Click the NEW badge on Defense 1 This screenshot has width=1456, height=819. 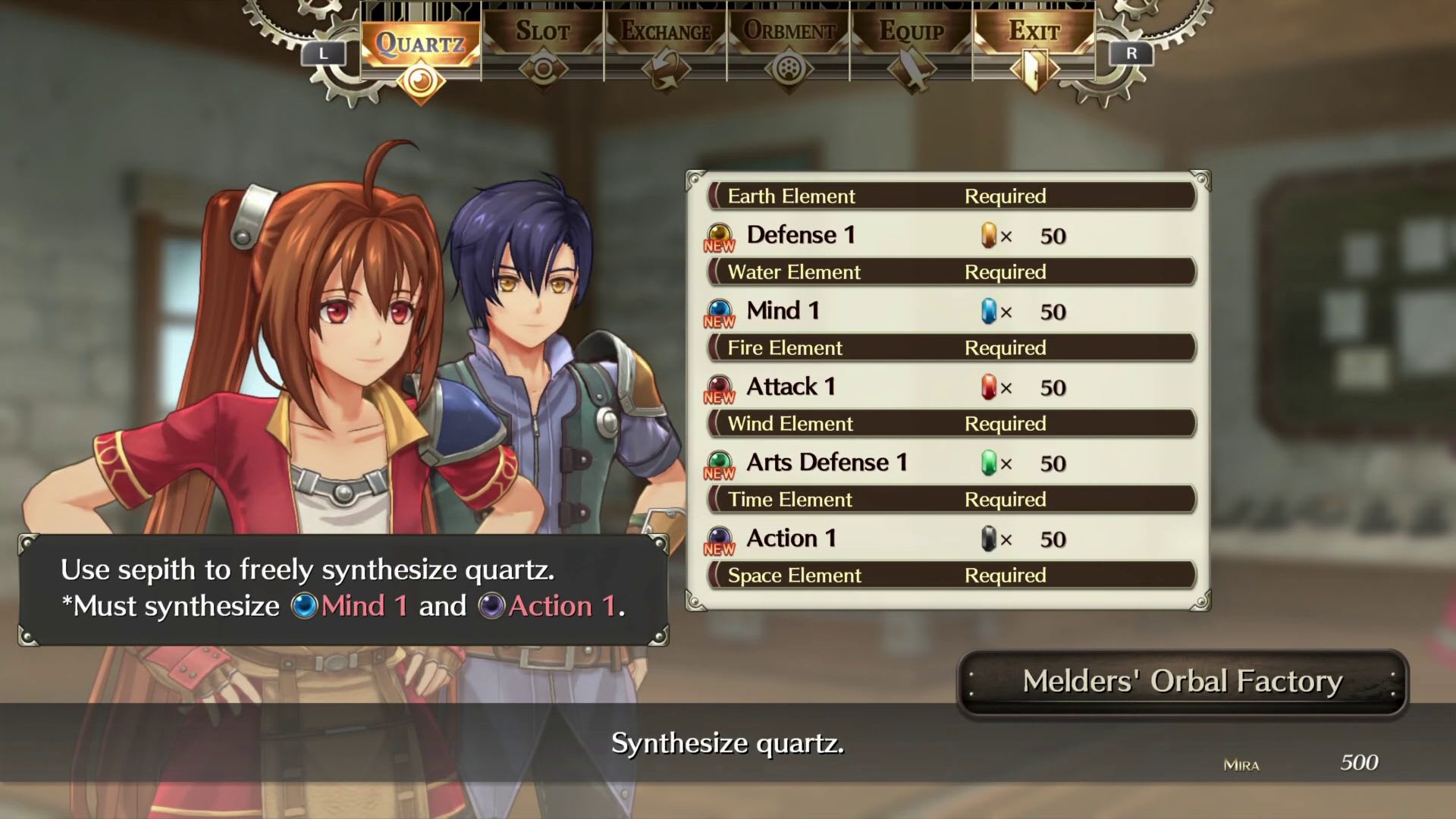pyautogui.click(x=720, y=245)
